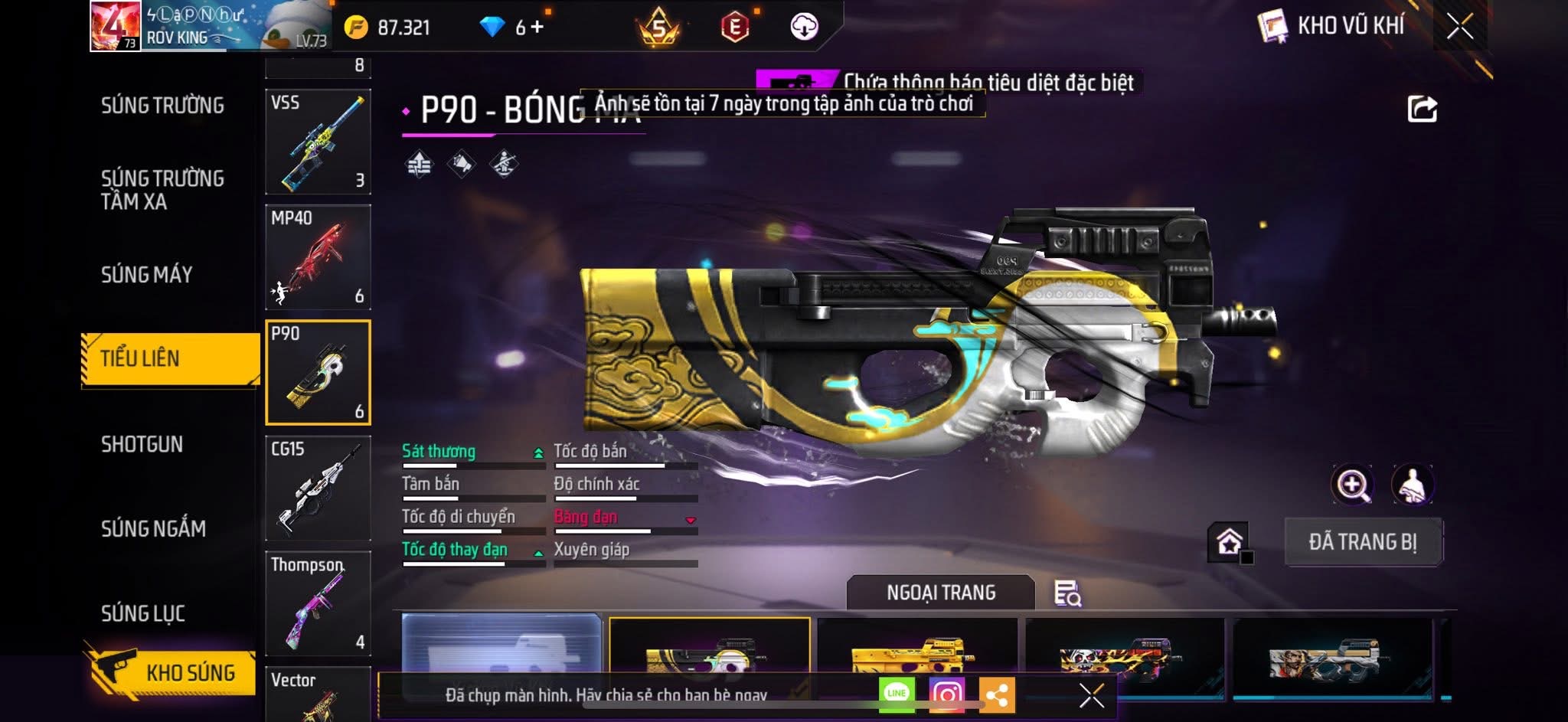This screenshot has height=722, width=1568.
Task: Dismiss the screenshot share banner
Action: coord(1091,695)
